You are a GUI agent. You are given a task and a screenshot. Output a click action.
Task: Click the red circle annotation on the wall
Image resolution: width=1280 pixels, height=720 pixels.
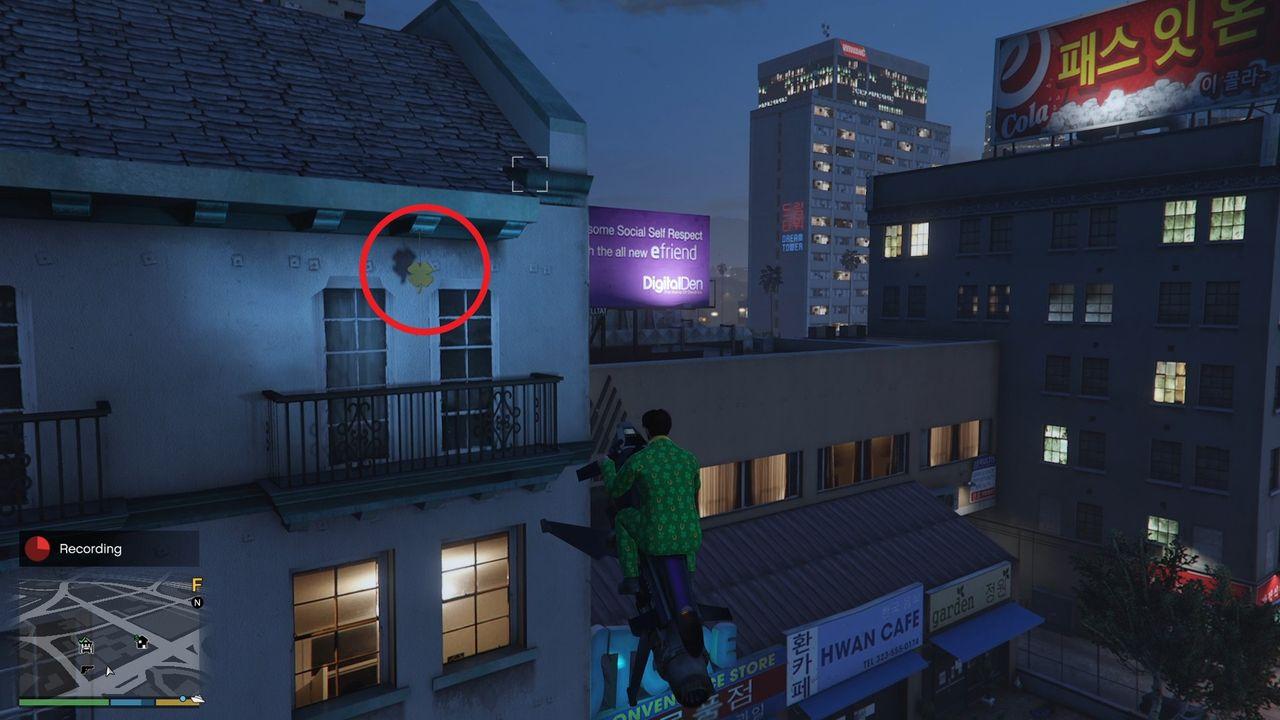[x=422, y=268]
